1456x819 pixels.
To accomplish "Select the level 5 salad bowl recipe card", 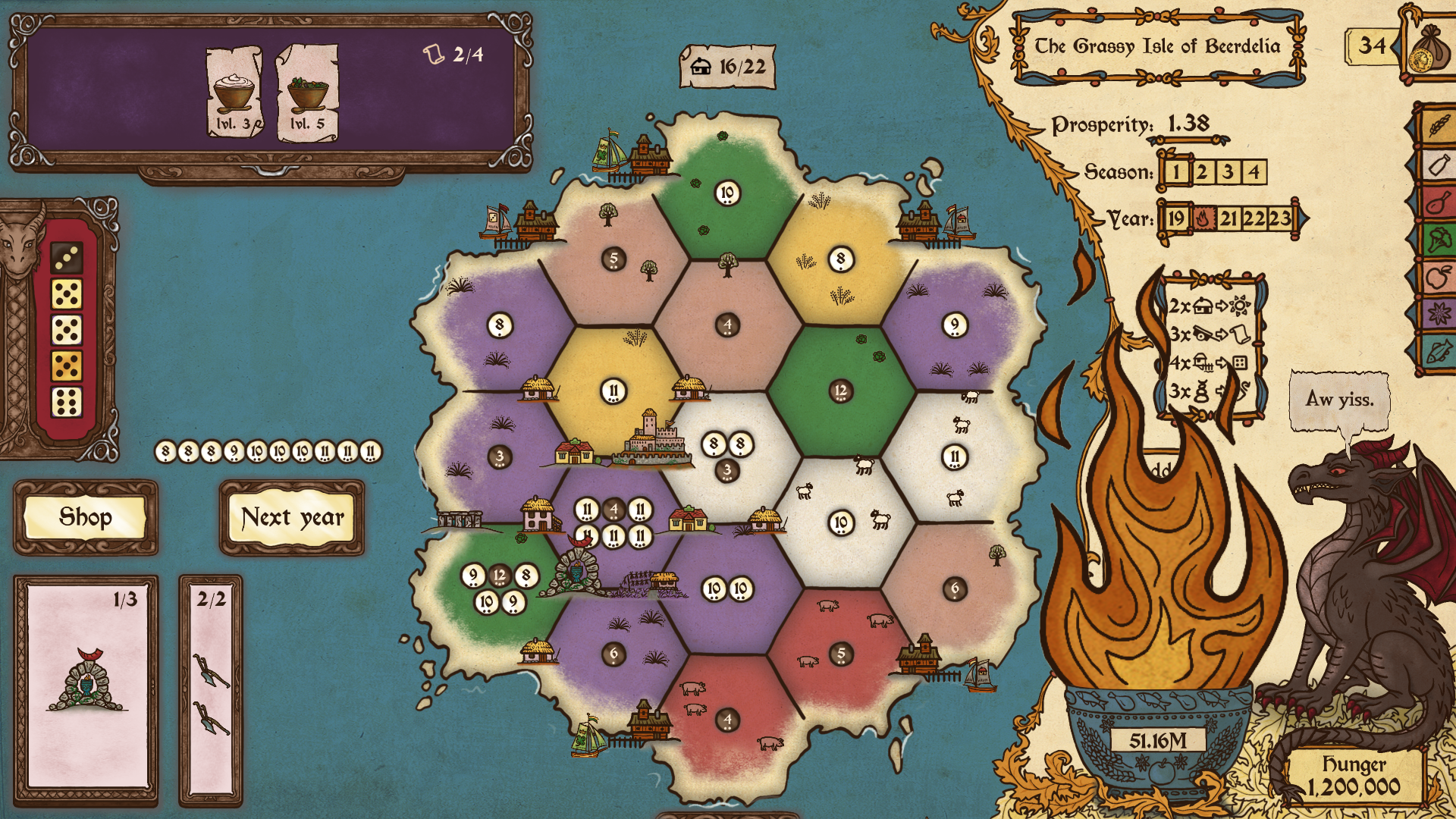I will click(307, 93).
